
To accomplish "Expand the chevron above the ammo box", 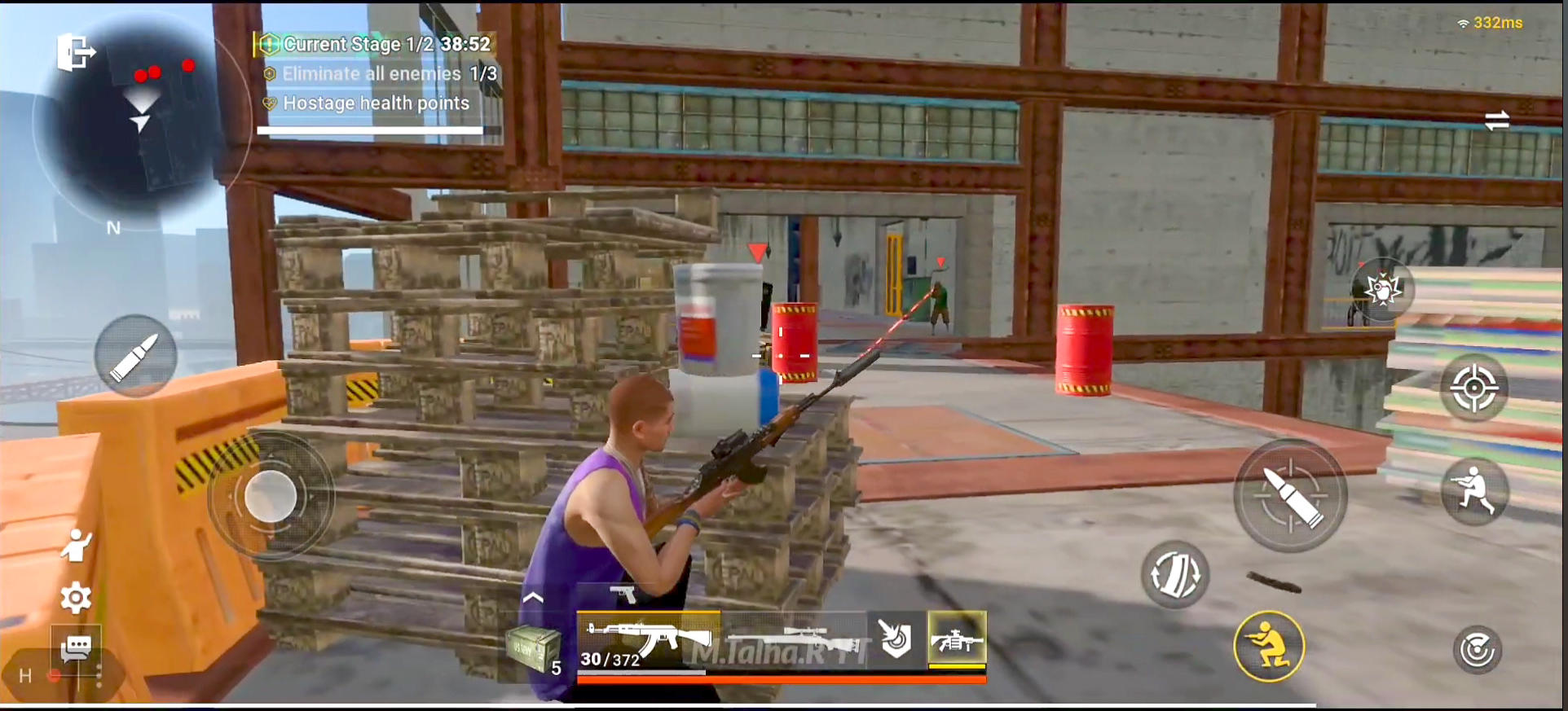I will tap(535, 599).
